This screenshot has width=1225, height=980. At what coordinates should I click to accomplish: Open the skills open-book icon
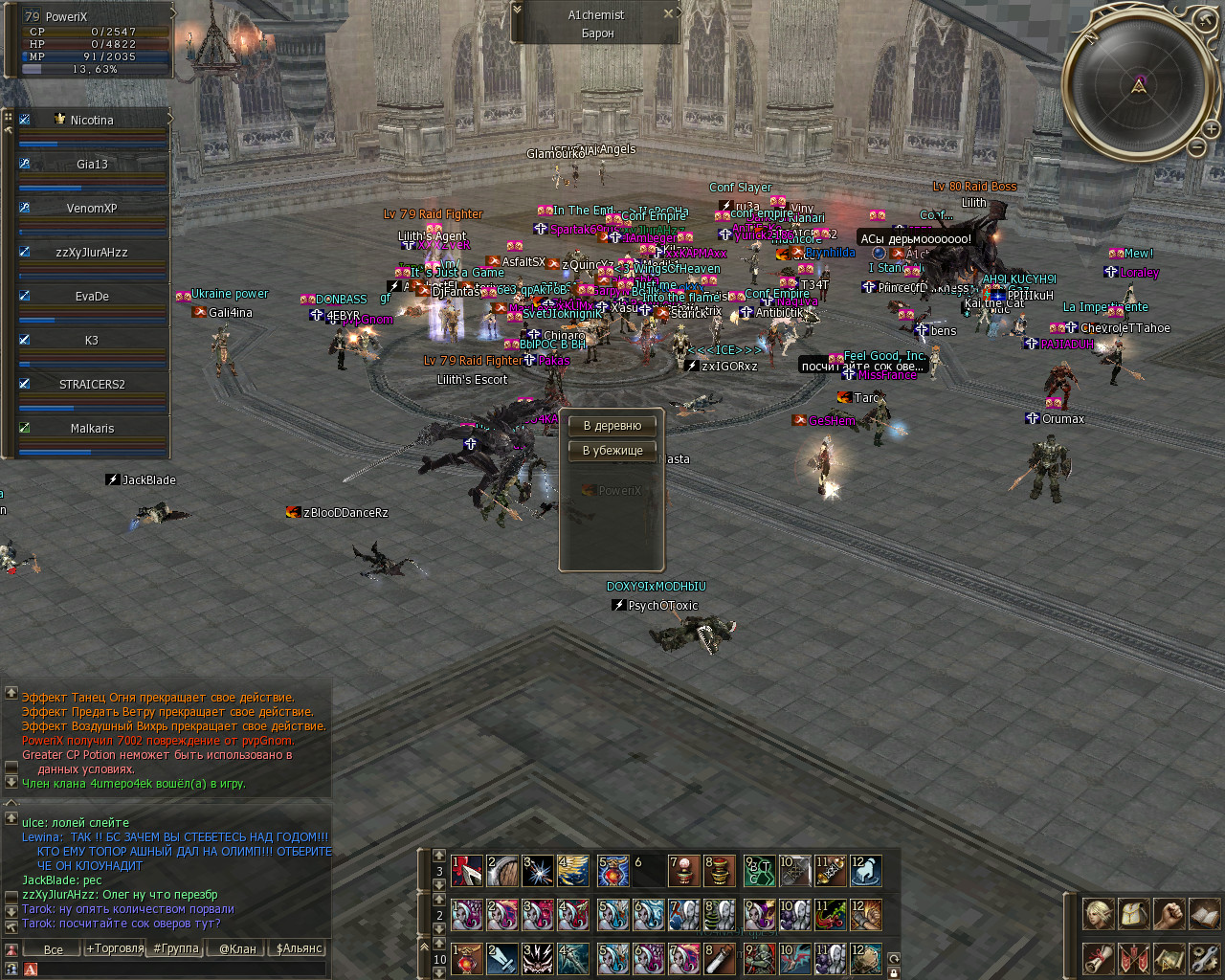pos(1204,914)
